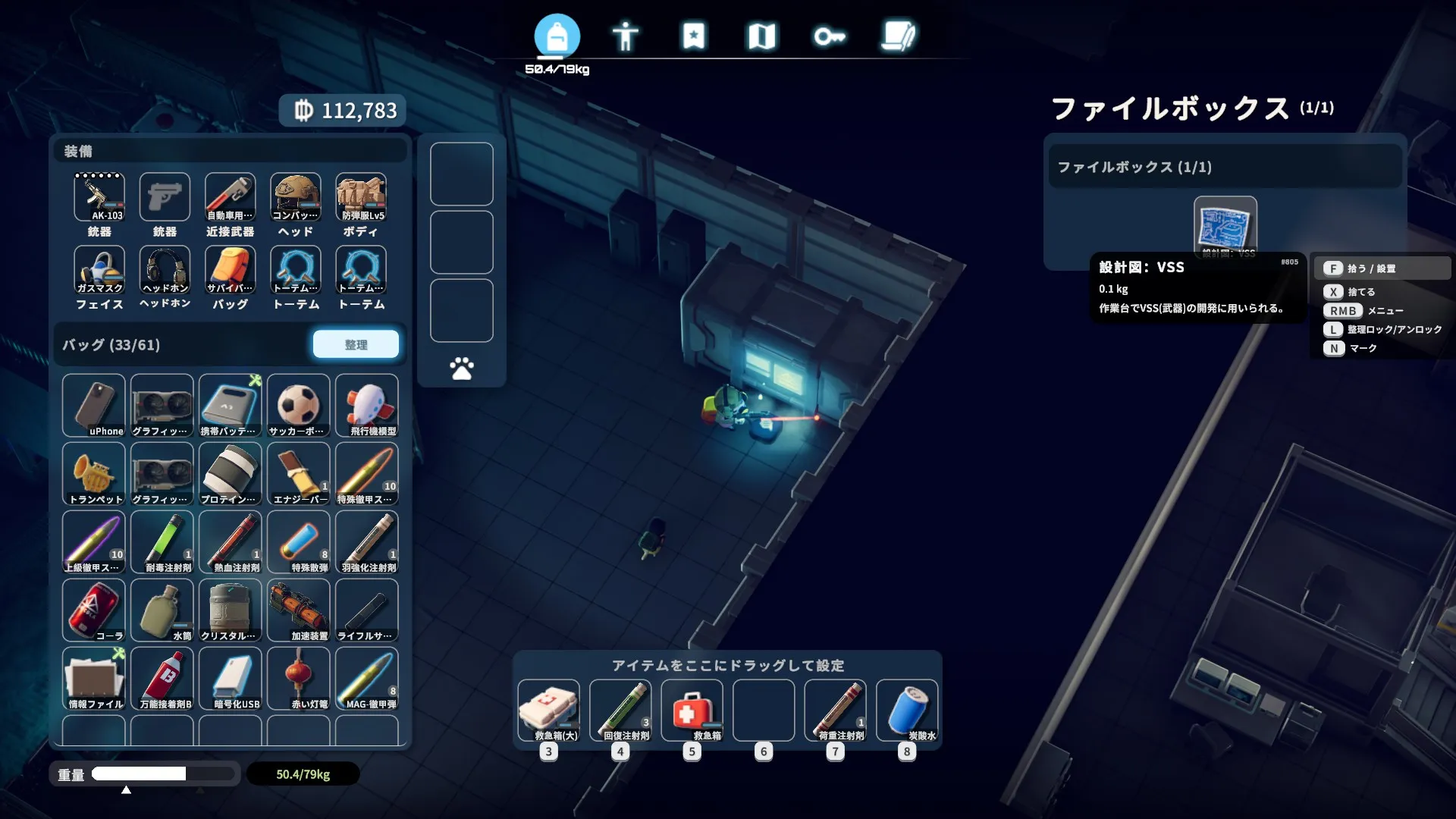Image resolution: width=1456 pixels, height=819 pixels.
Task: Take the VSS blueprint from file box
Action: pyautogui.click(x=1225, y=226)
